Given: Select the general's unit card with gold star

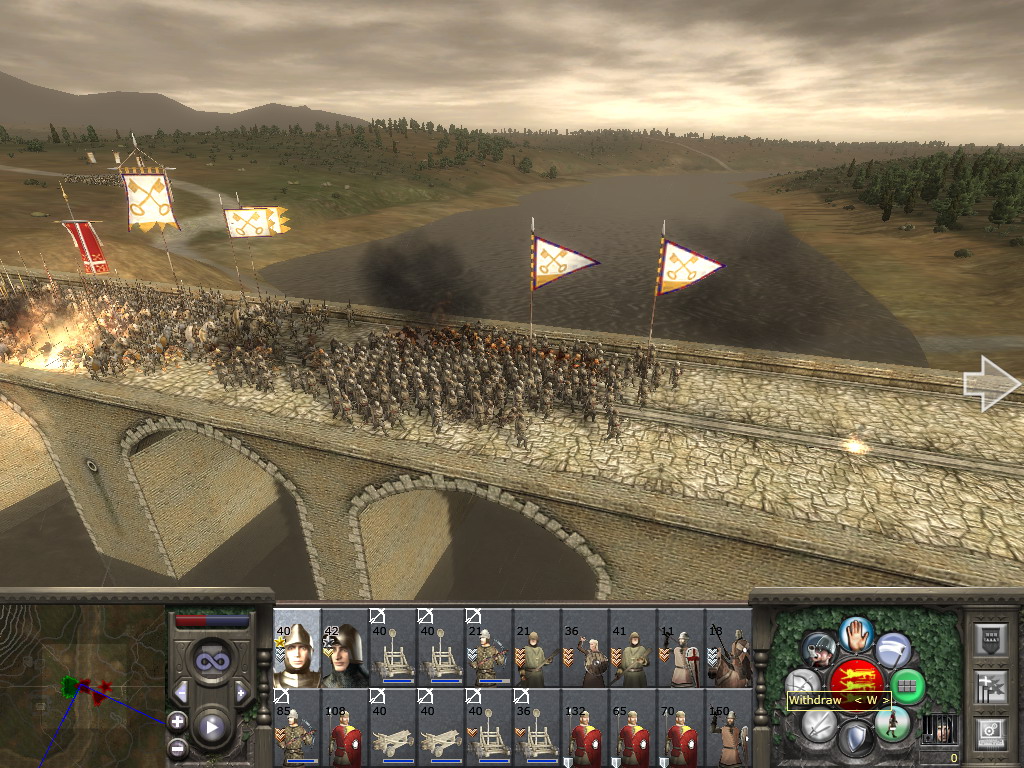Looking at the screenshot, I should [x=297, y=648].
